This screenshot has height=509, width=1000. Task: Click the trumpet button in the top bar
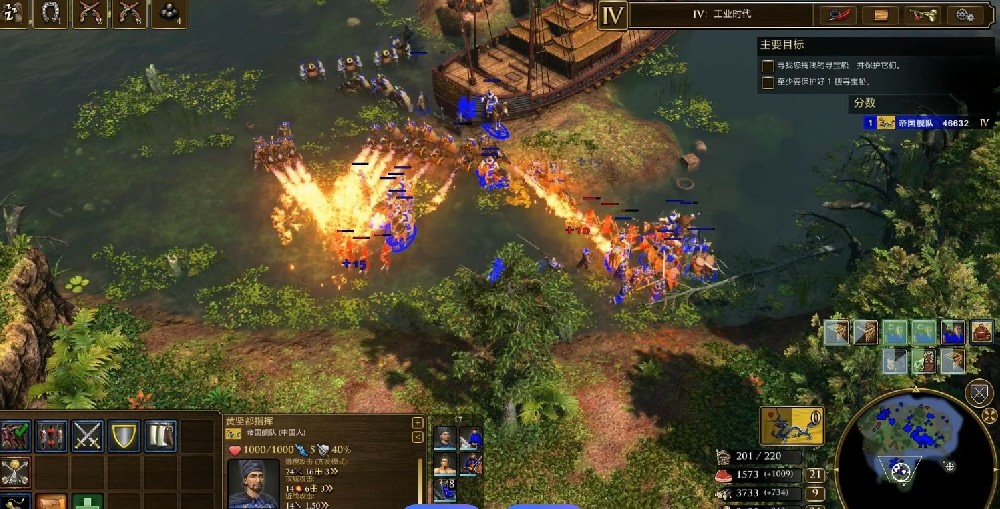(x=923, y=14)
